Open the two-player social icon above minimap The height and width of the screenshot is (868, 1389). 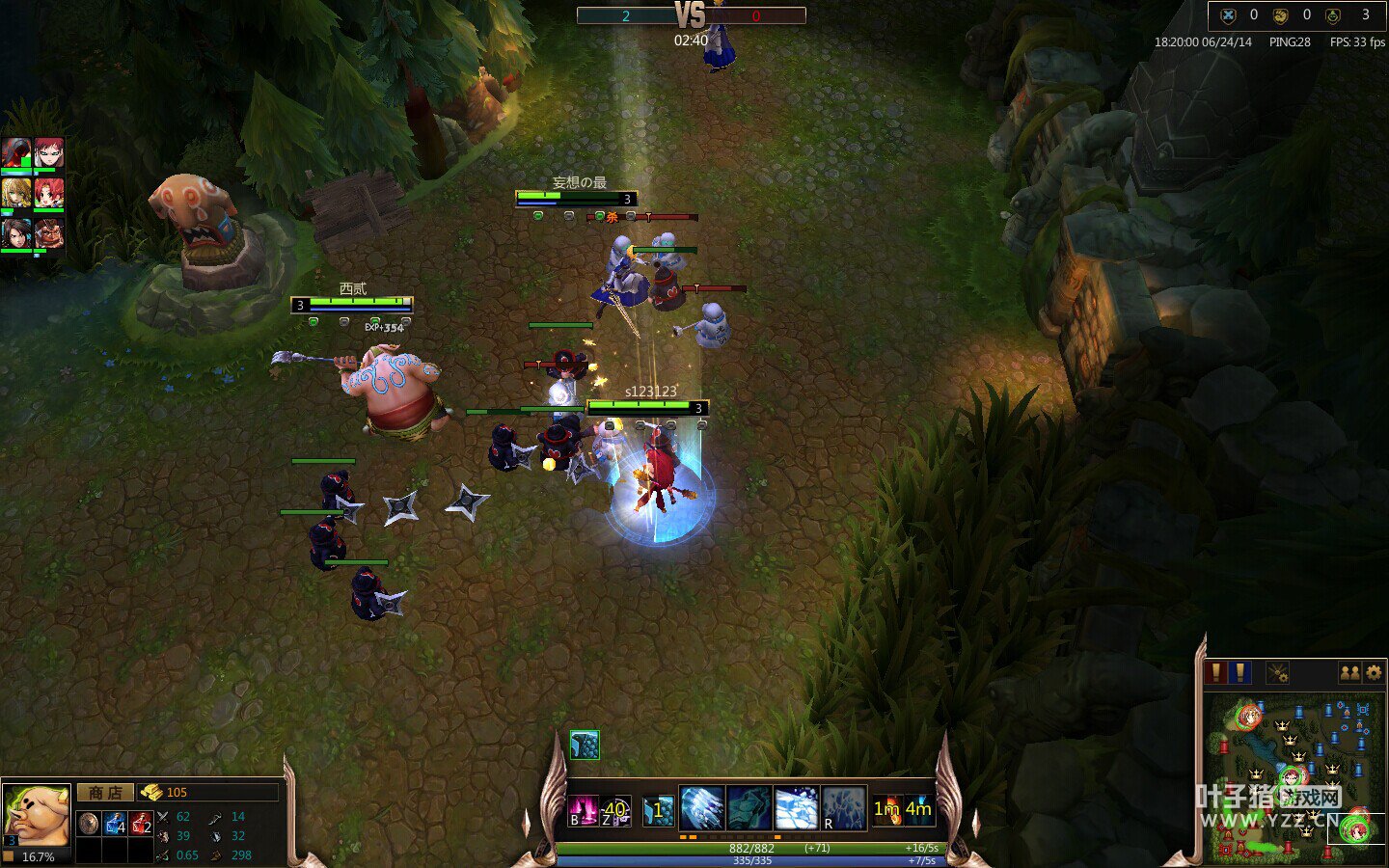pos(1350,672)
